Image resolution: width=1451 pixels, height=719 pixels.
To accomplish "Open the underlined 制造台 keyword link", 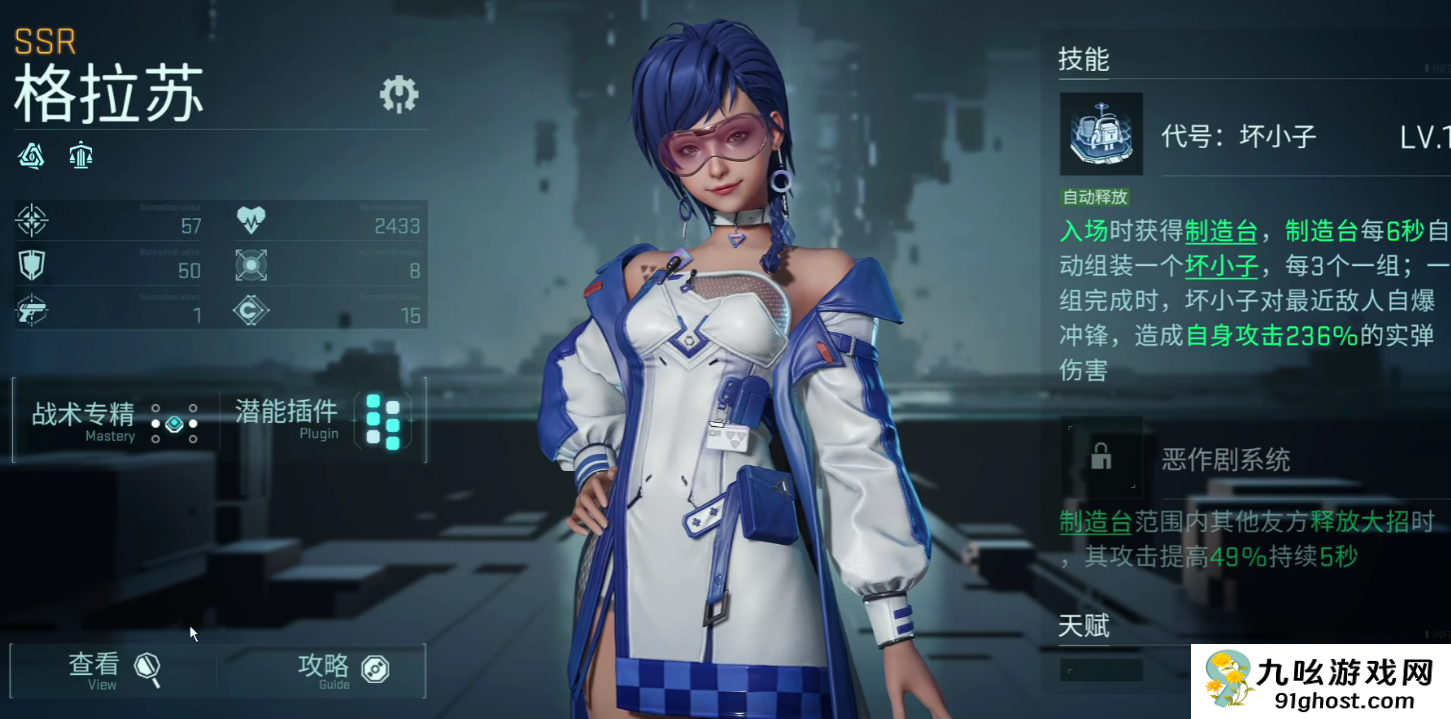I will [1221, 232].
